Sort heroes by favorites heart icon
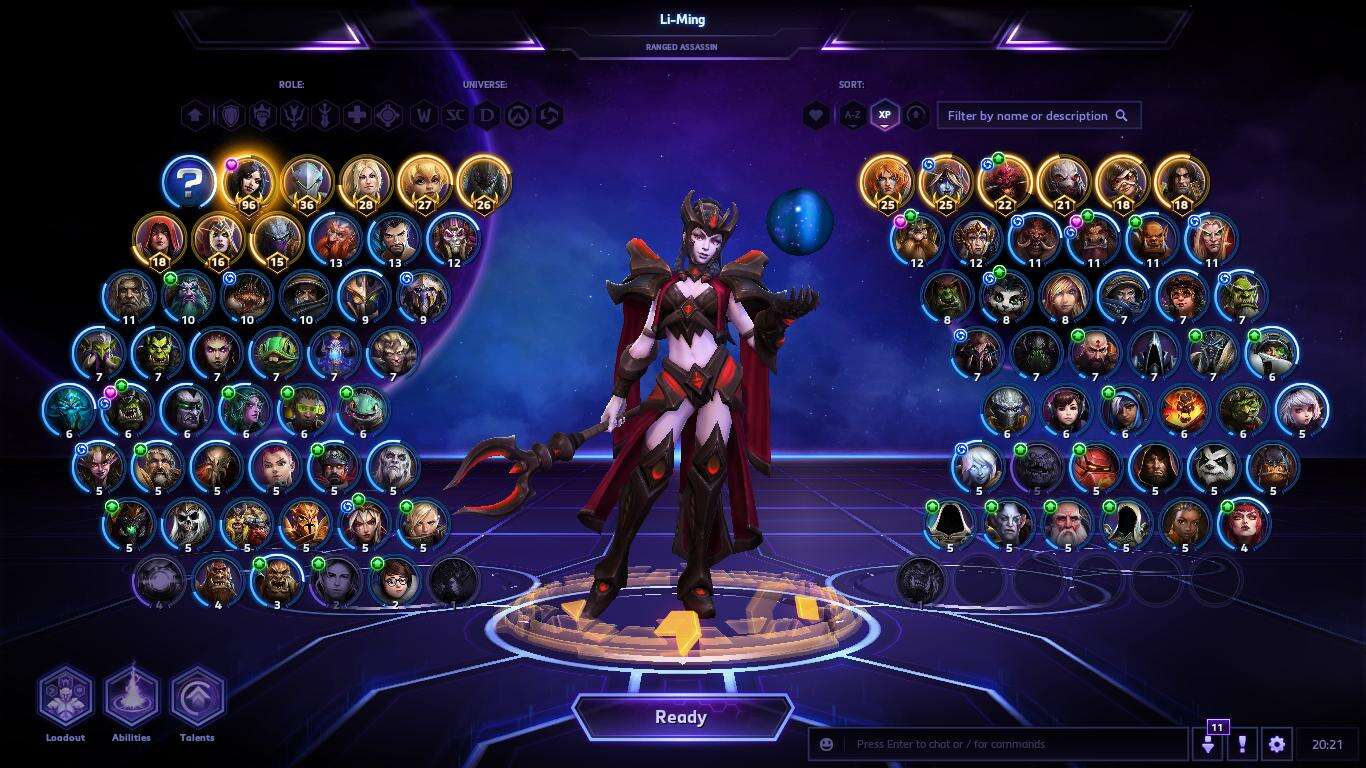Screen dimensions: 1366x768 pos(816,116)
